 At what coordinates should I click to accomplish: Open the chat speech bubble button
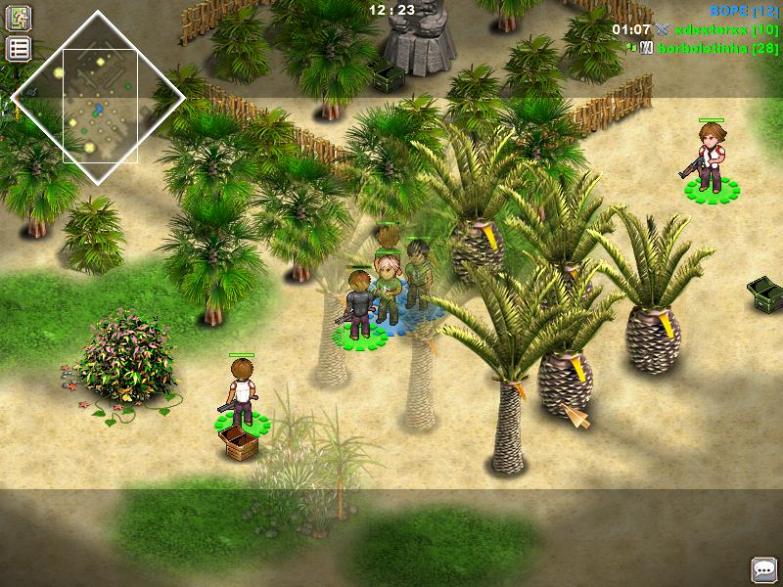[764, 569]
